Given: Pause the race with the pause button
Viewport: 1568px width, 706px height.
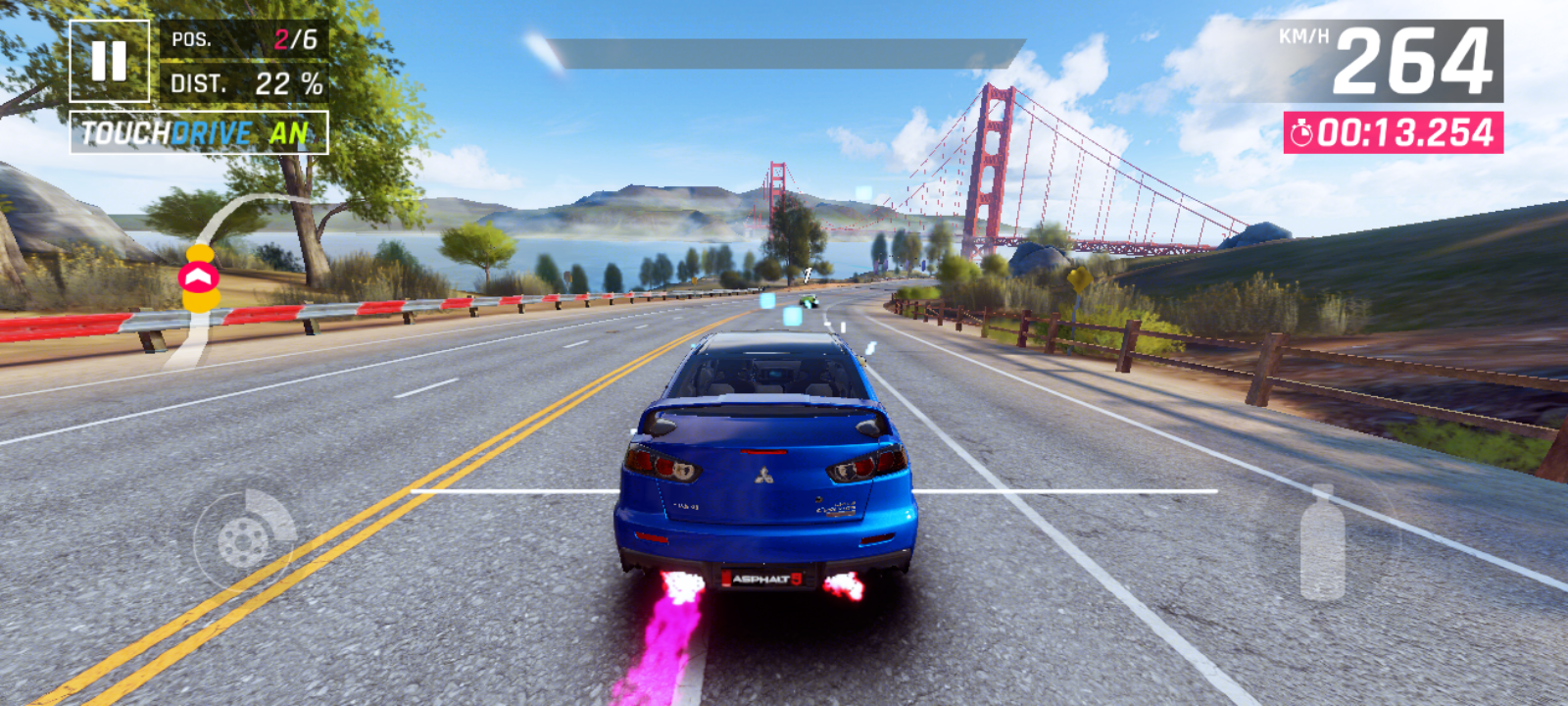Looking at the screenshot, I should 110,61.
